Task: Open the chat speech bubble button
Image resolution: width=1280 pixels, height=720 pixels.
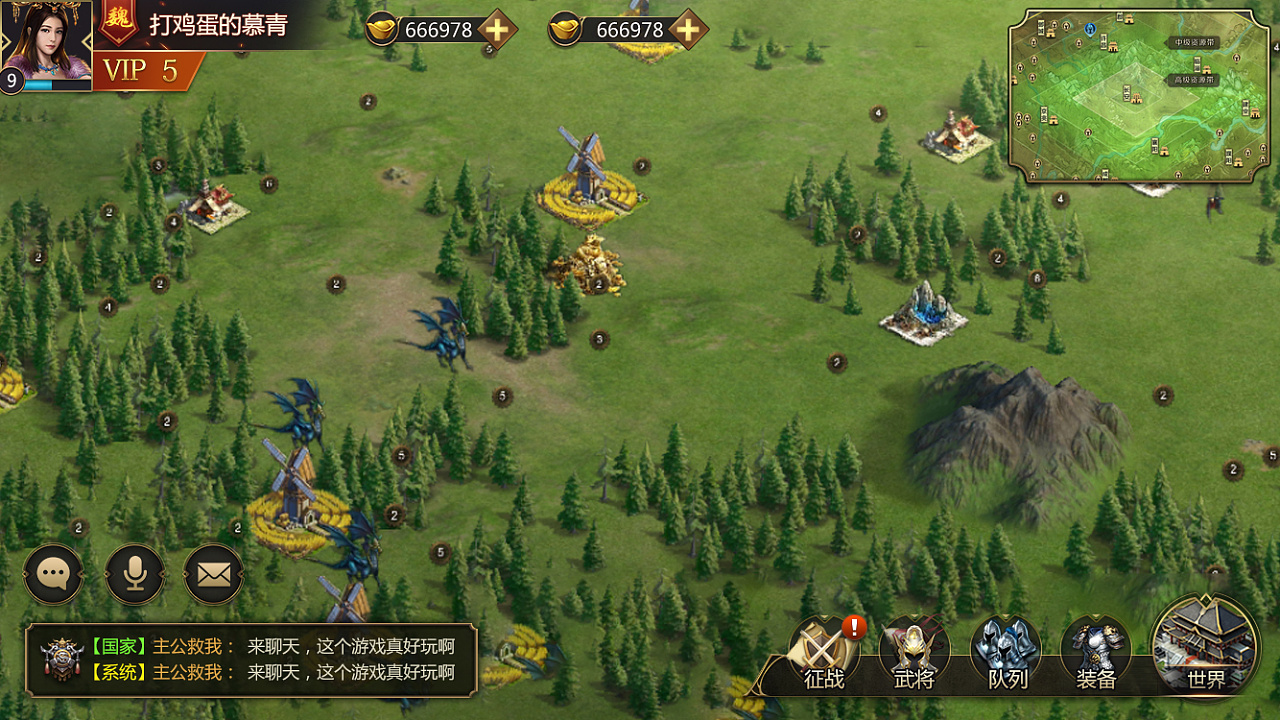Action: 53,574
